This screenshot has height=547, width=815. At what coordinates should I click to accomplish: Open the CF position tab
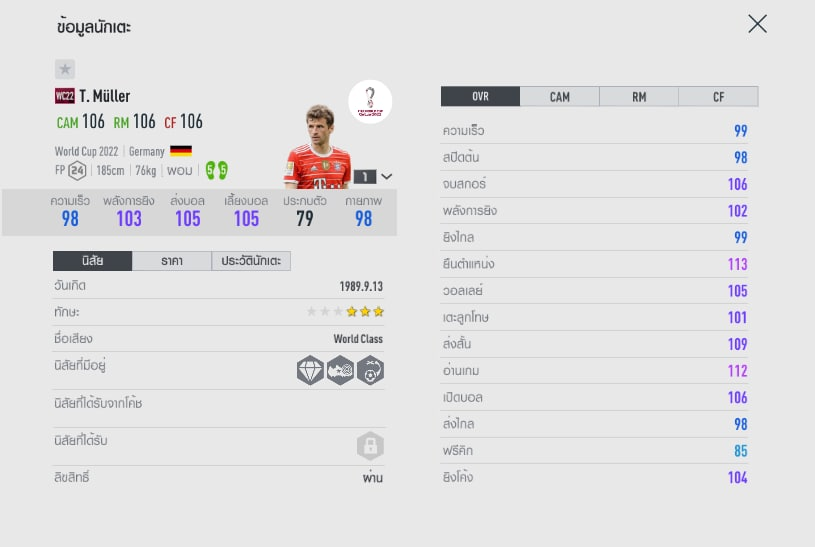tap(718, 97)
